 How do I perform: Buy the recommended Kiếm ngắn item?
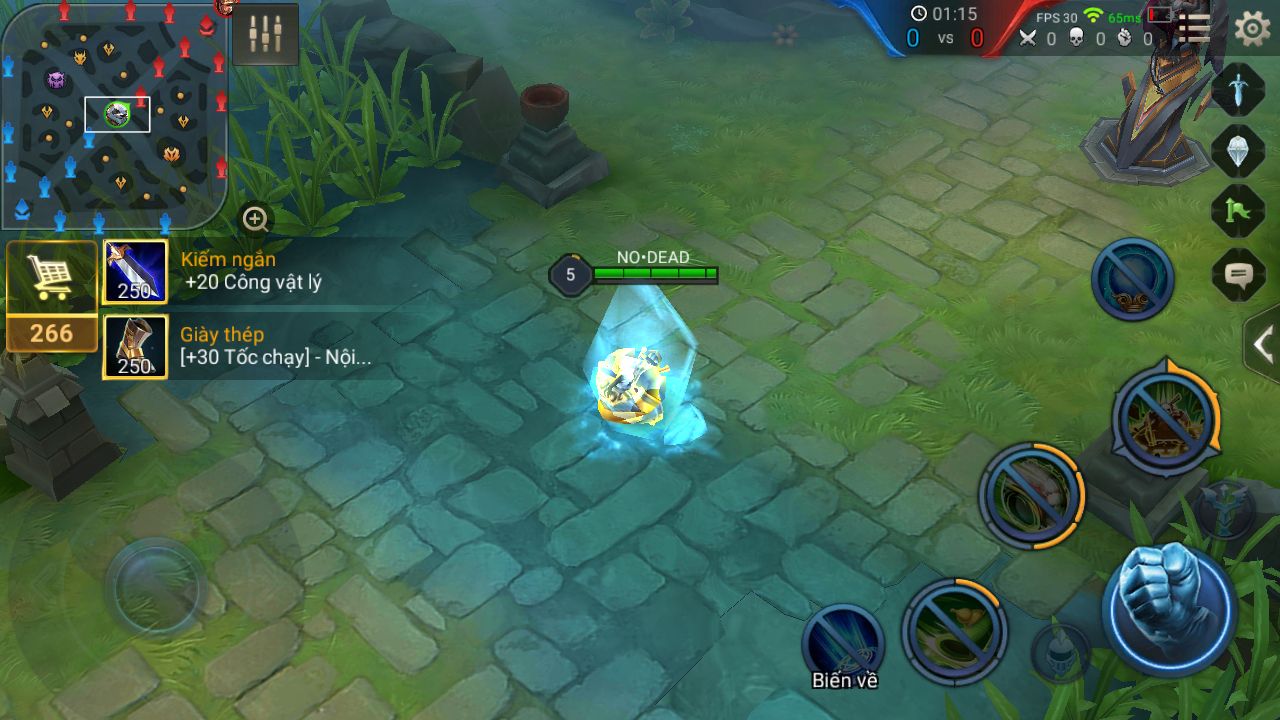tap(135, 272)
